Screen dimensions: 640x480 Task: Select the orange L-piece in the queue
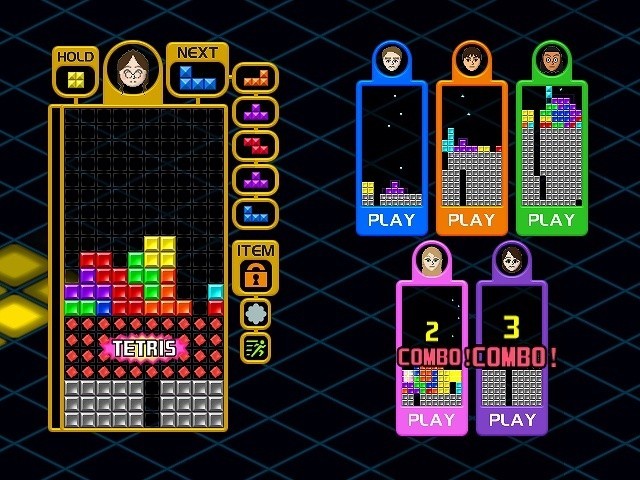tap(255, 77)
